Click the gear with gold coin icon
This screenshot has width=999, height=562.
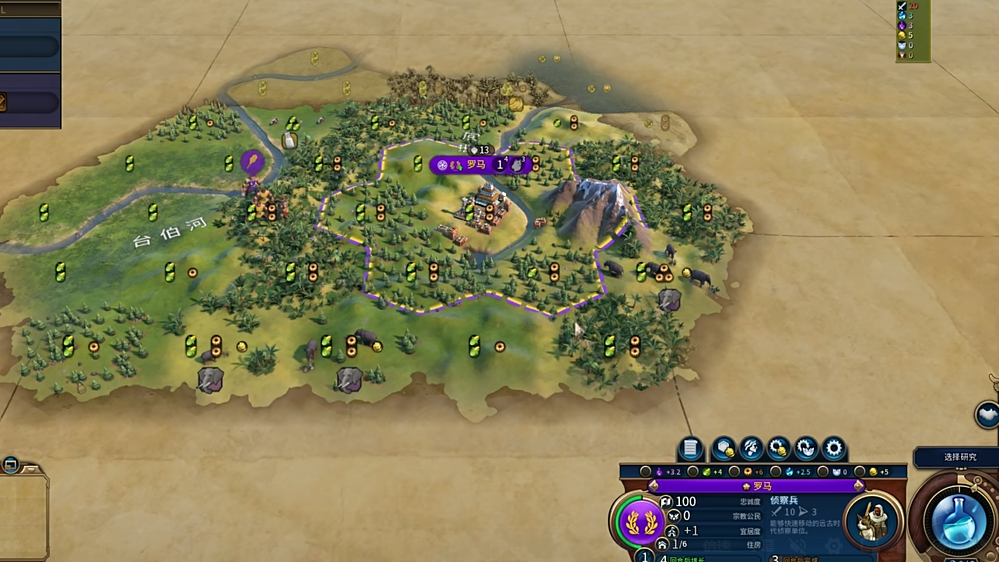click(779, 449)
